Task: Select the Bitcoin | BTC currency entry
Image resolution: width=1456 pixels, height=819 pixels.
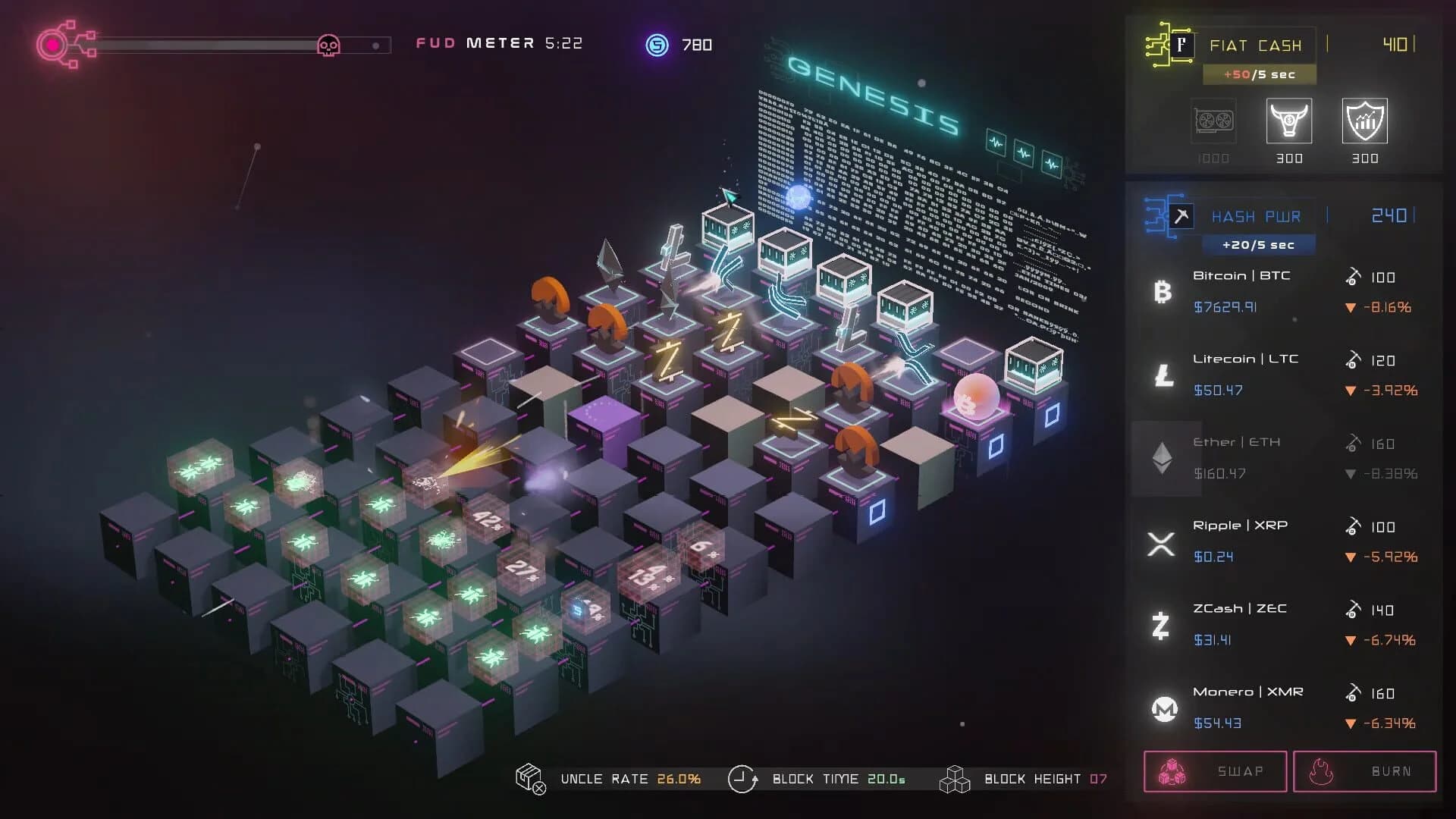Action: pyautogui.click(x=1251, y=290)
